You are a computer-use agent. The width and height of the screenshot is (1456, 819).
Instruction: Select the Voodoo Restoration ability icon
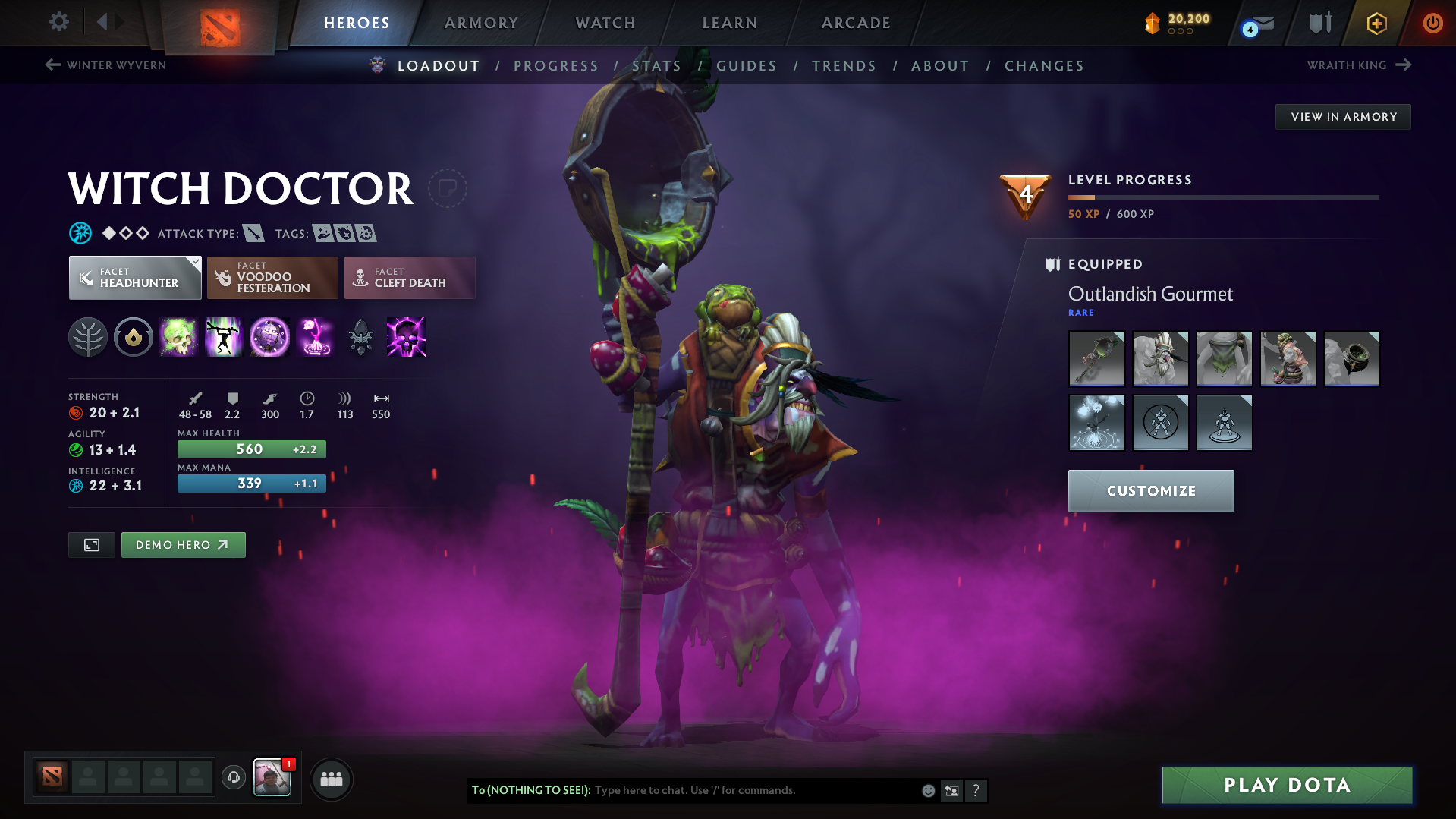click(225, 338)
